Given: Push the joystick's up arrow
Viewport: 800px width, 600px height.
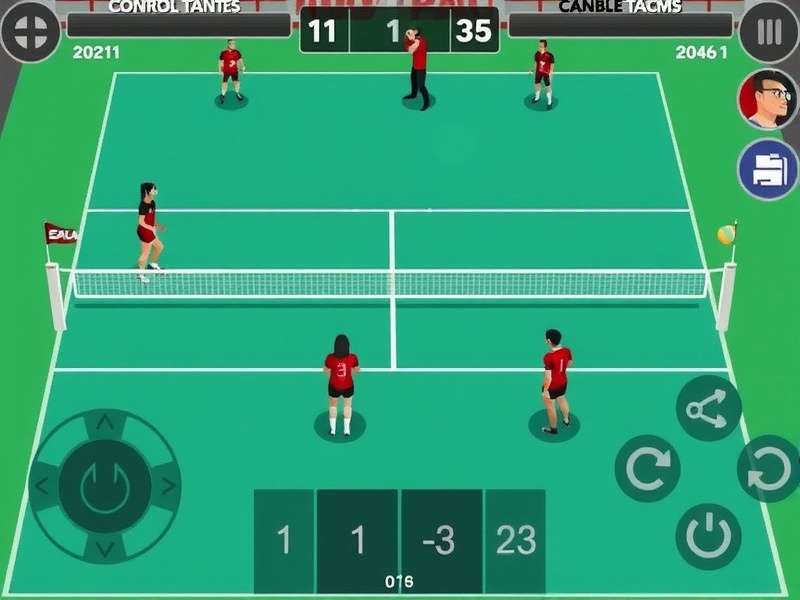Looking at the screenshot, I should (104, 424).
